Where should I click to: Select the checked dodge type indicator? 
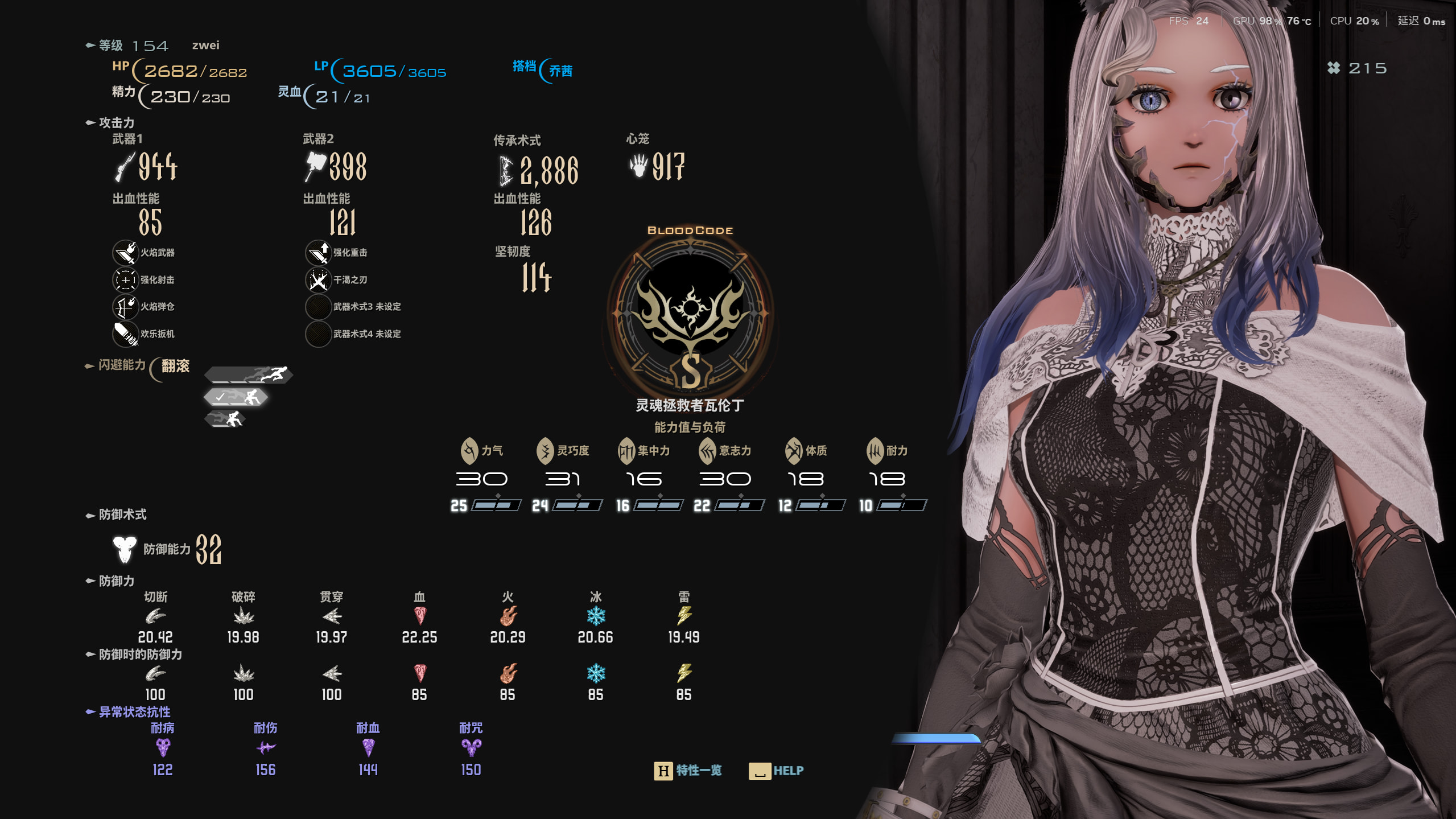(x=236, y=397)
